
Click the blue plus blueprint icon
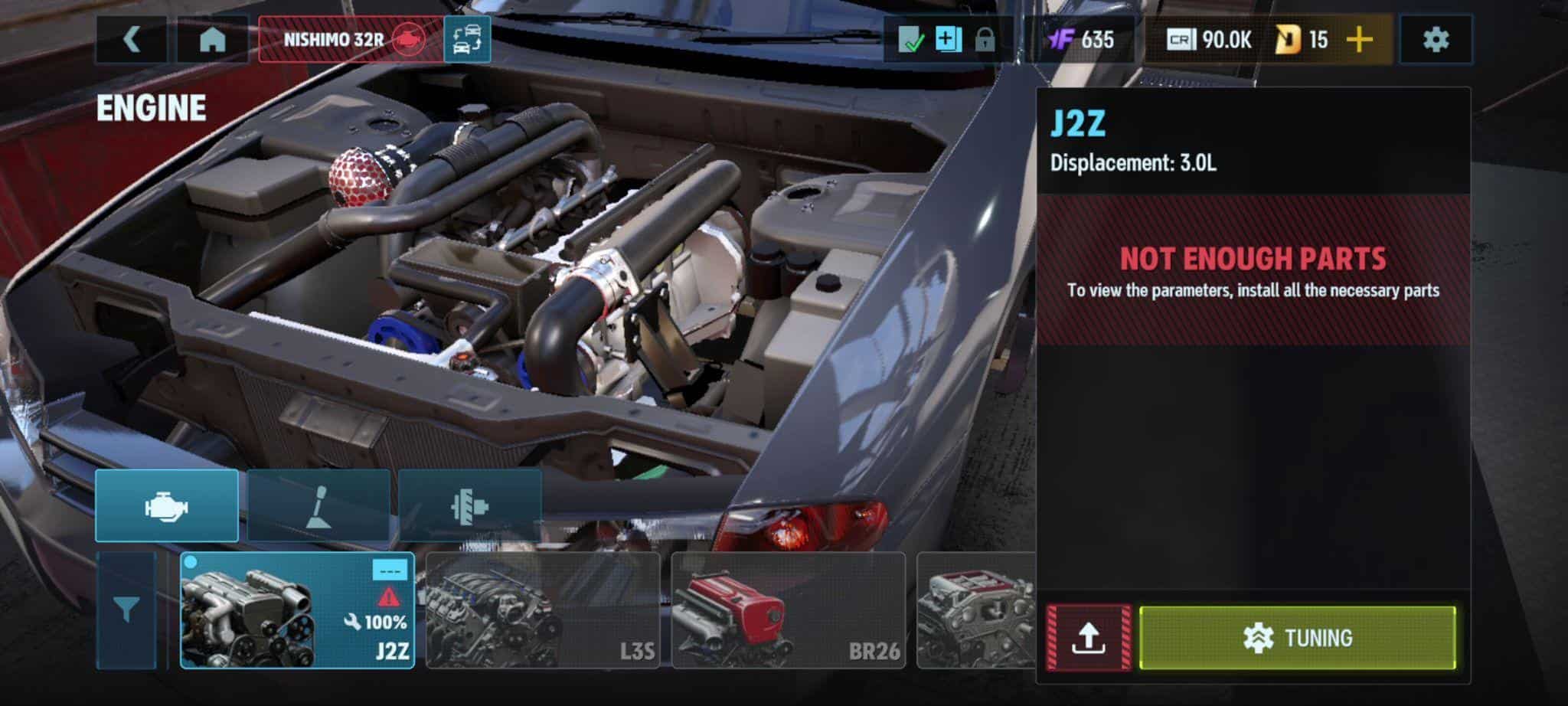coord(948,39)
